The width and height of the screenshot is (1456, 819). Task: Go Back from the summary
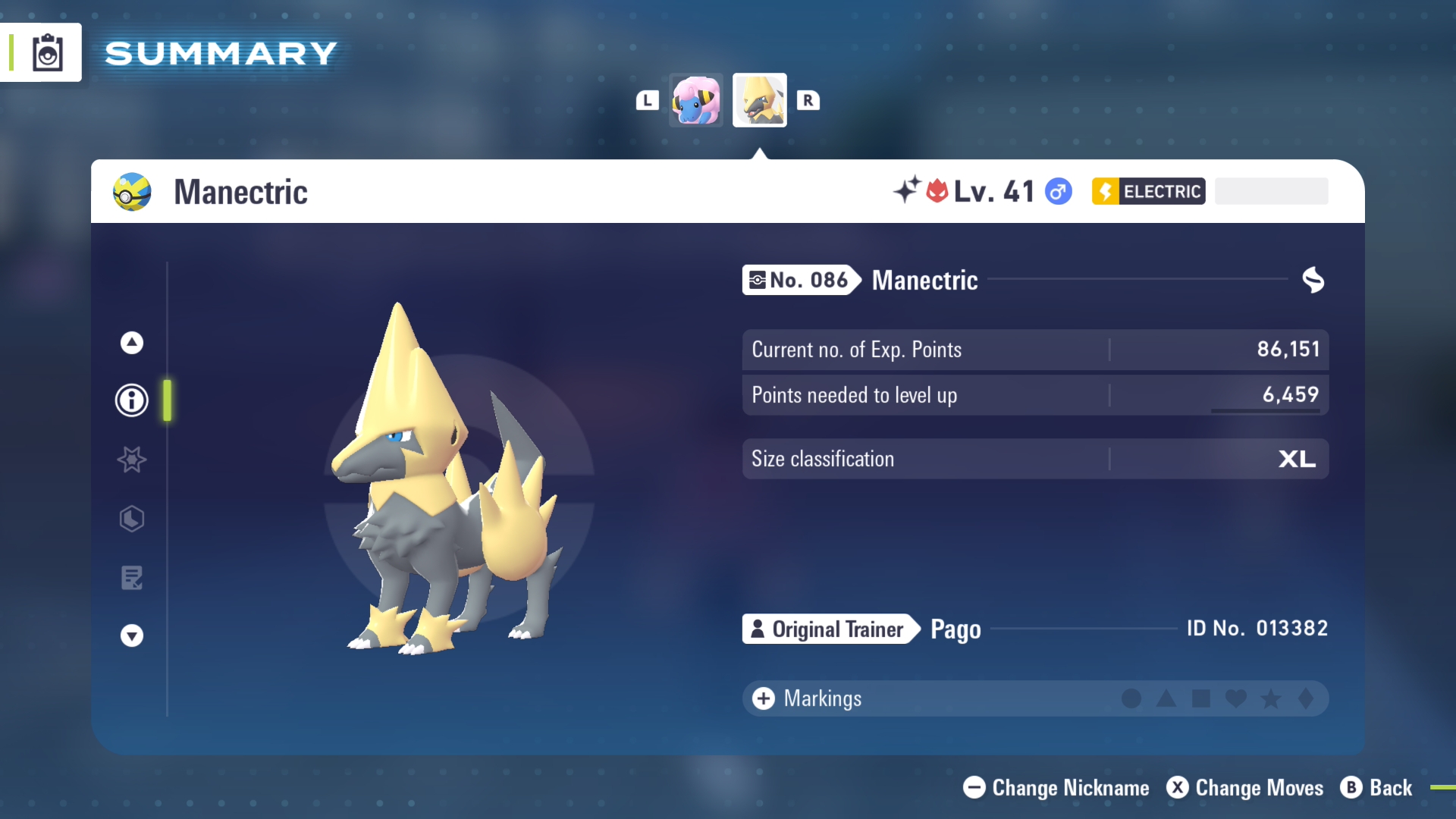click(1376, 788)
